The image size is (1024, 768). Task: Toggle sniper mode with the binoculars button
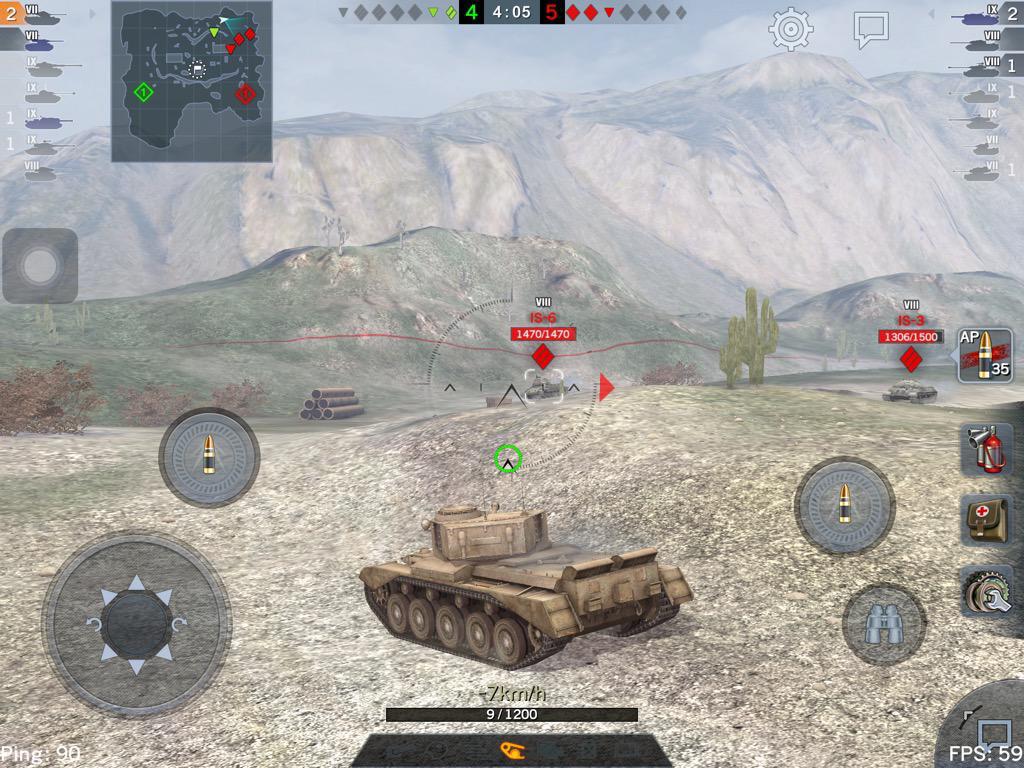click(x=883, y=625)
